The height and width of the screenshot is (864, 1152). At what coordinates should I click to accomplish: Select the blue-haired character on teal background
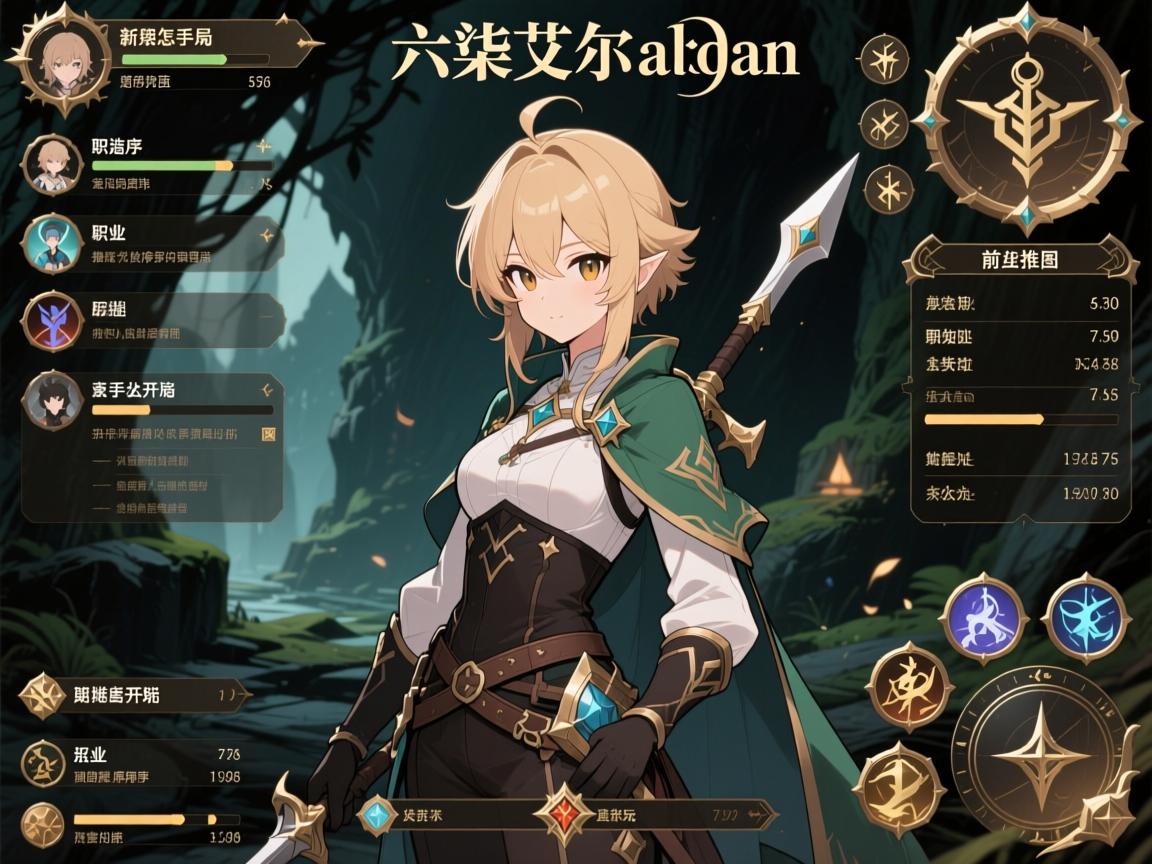(x=51, y=243)
